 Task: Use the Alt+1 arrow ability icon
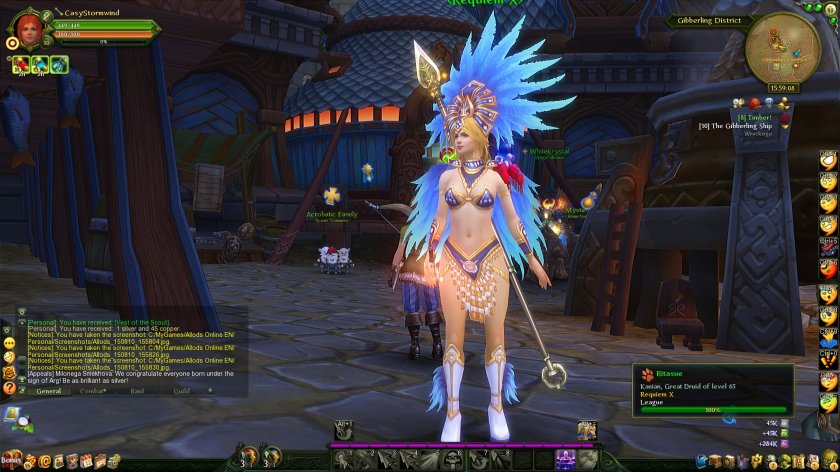345,431
